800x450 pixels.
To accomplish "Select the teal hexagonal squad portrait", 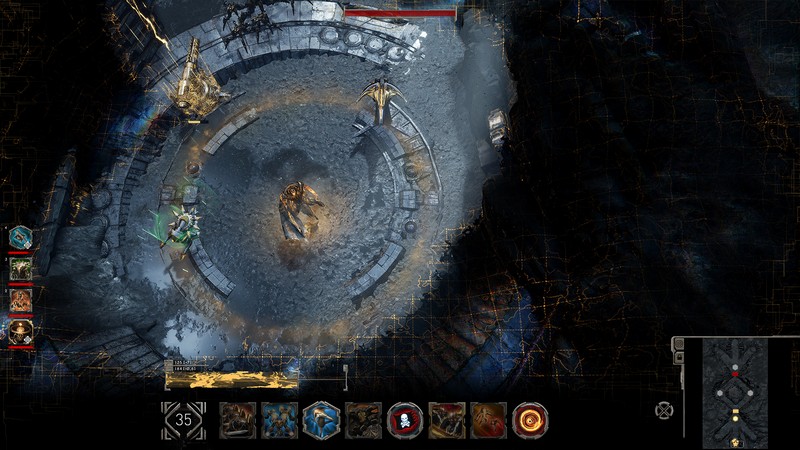I will click(21, 237).
